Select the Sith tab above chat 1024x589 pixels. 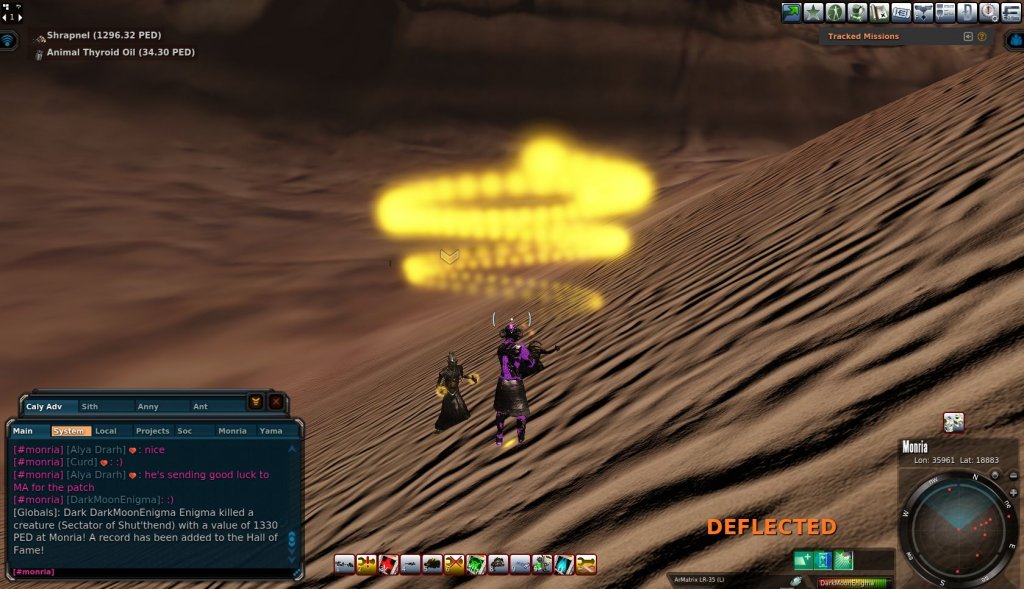(91, 407)
